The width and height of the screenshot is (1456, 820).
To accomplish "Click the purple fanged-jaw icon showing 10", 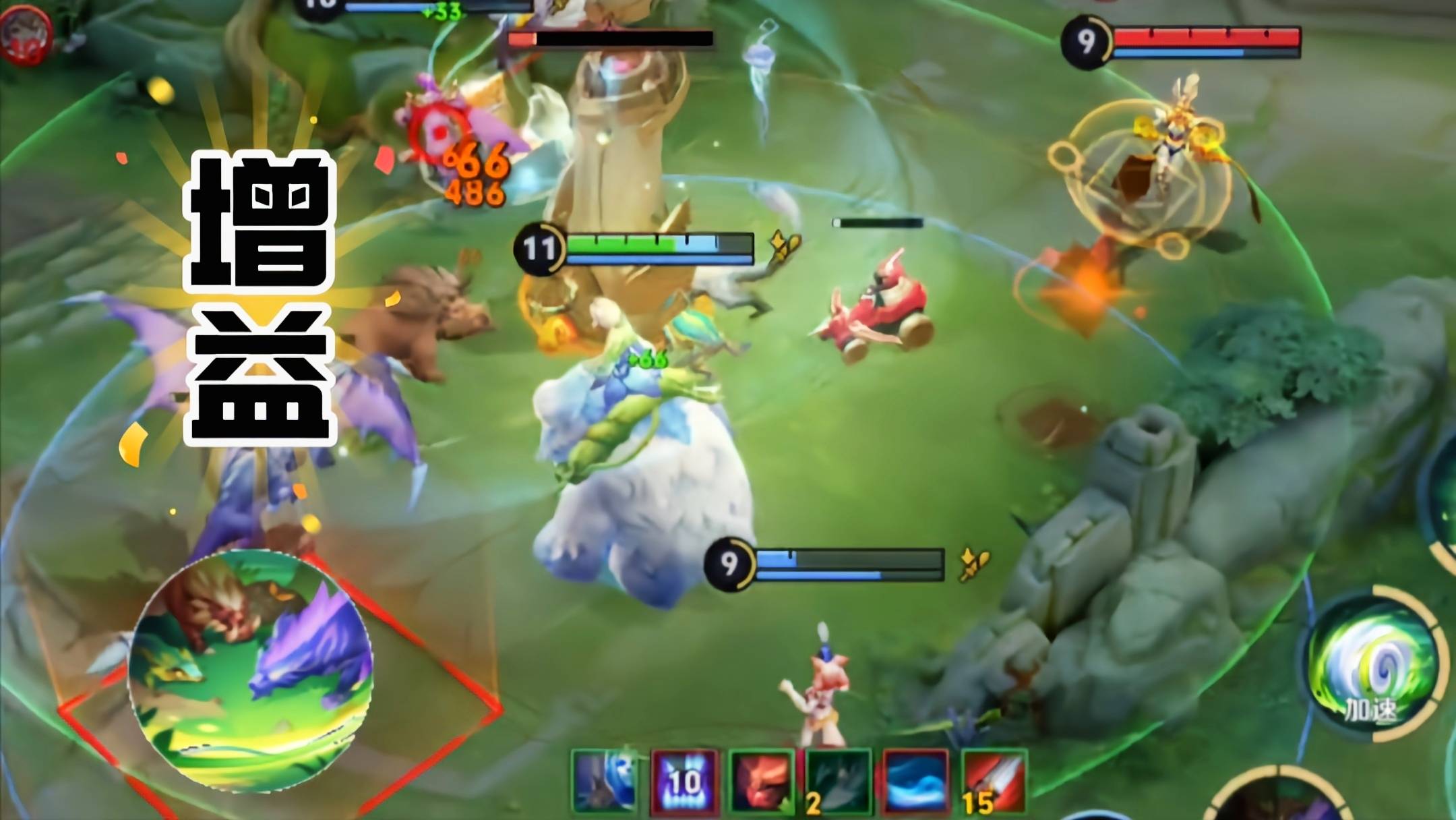I will pos(684,781).
